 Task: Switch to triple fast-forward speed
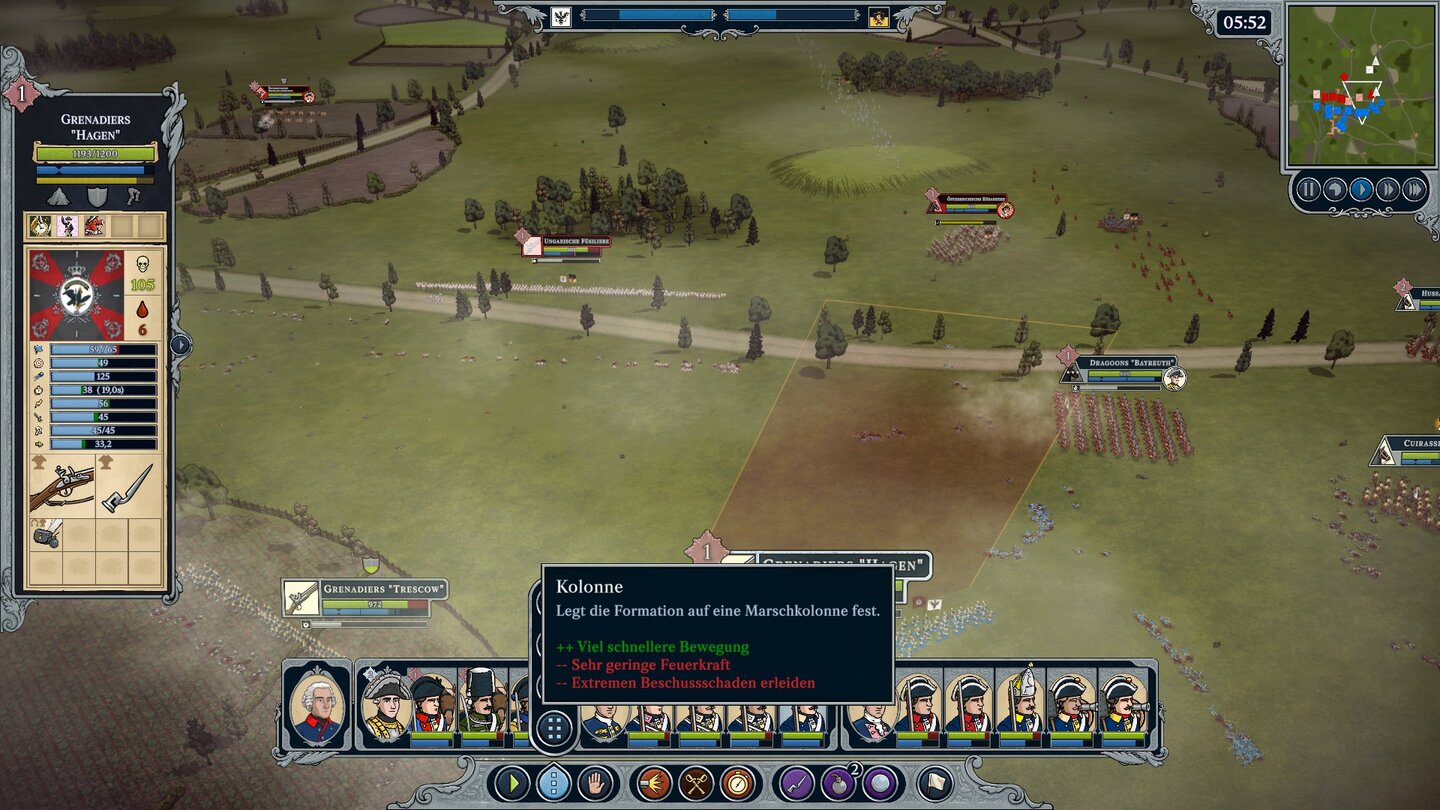pyautogui.click(x=1414, y=189)
